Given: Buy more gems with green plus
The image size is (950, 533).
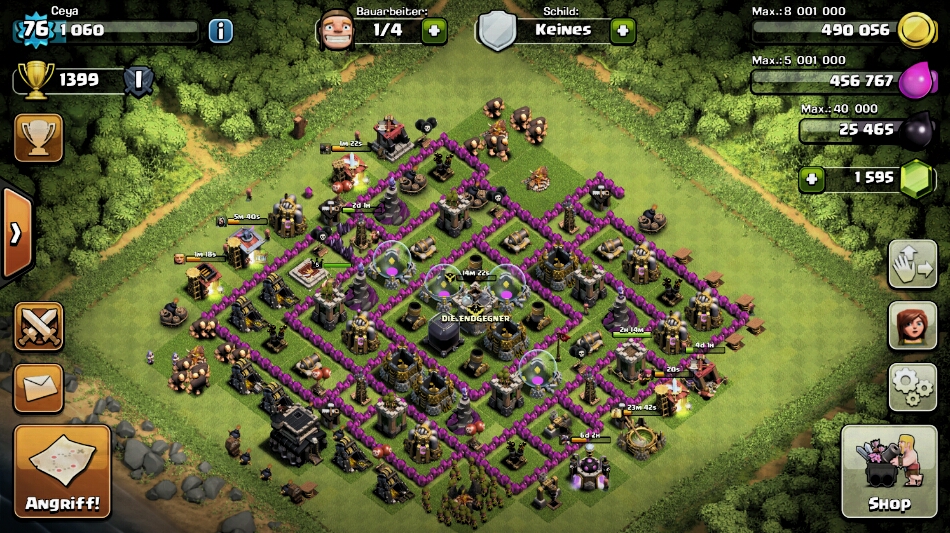Looking at the screenshot, I should (811, 178).
